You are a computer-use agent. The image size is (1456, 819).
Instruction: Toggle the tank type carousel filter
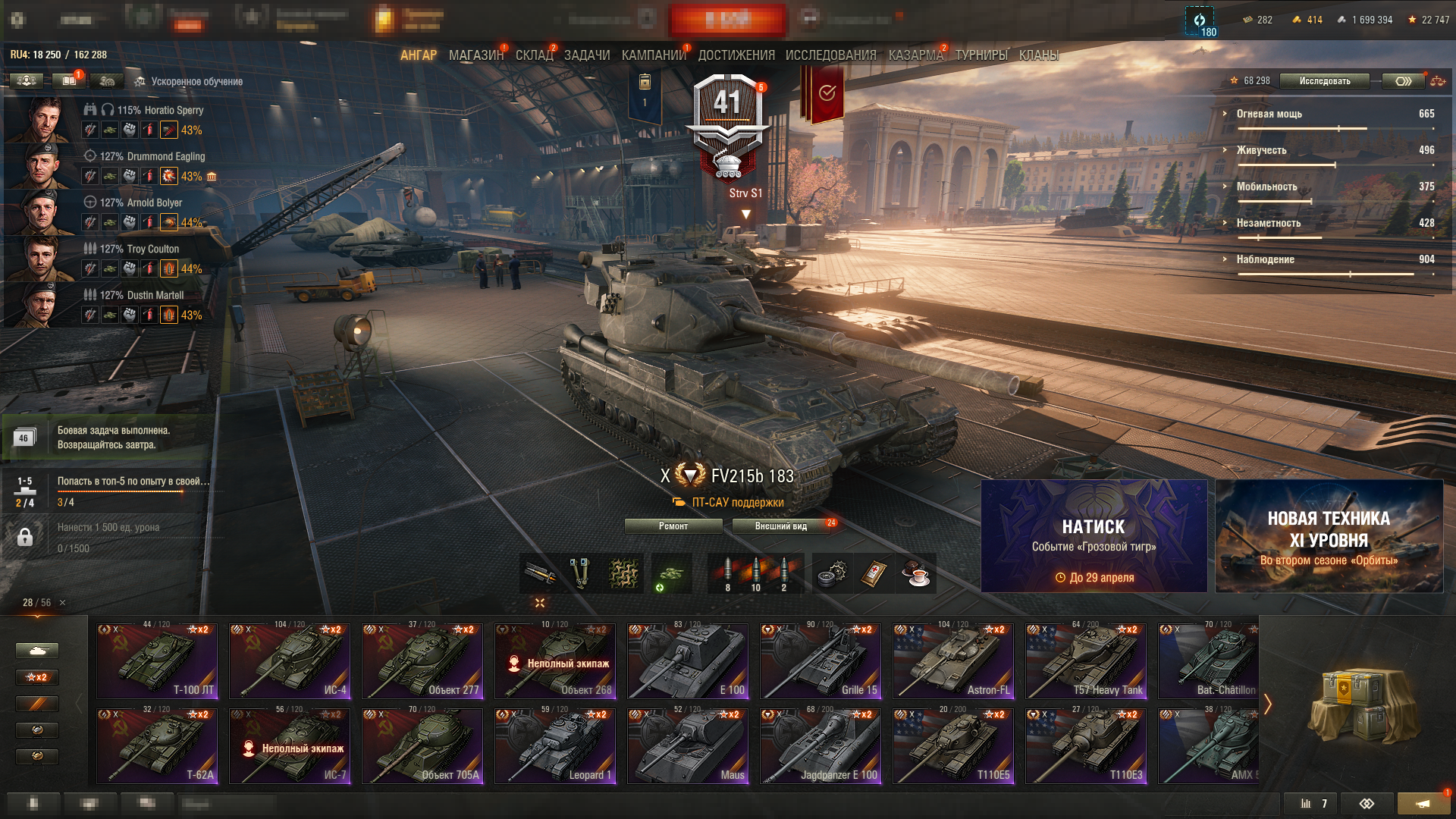37,651
